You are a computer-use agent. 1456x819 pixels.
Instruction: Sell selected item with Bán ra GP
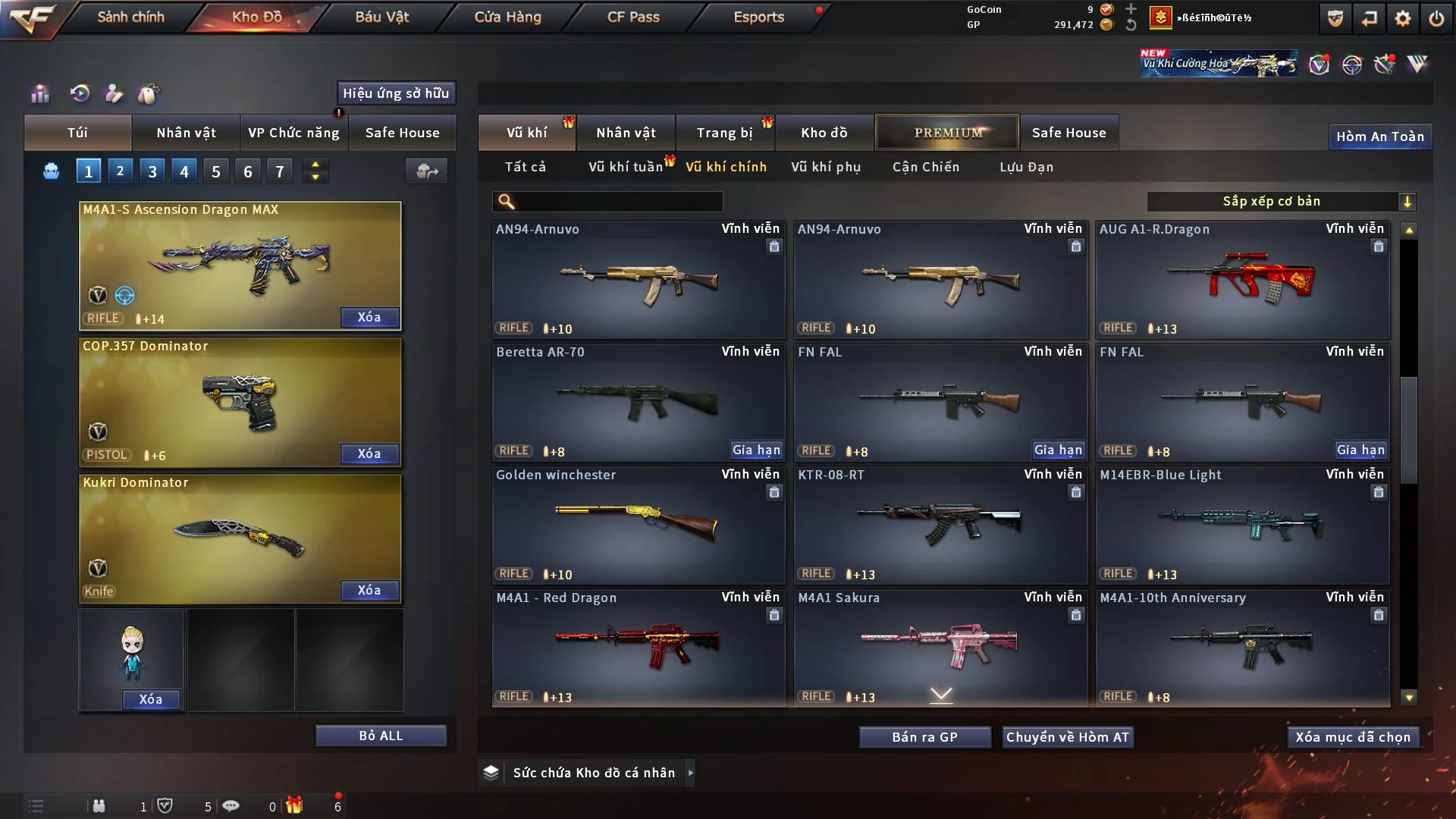coord(924,737)
